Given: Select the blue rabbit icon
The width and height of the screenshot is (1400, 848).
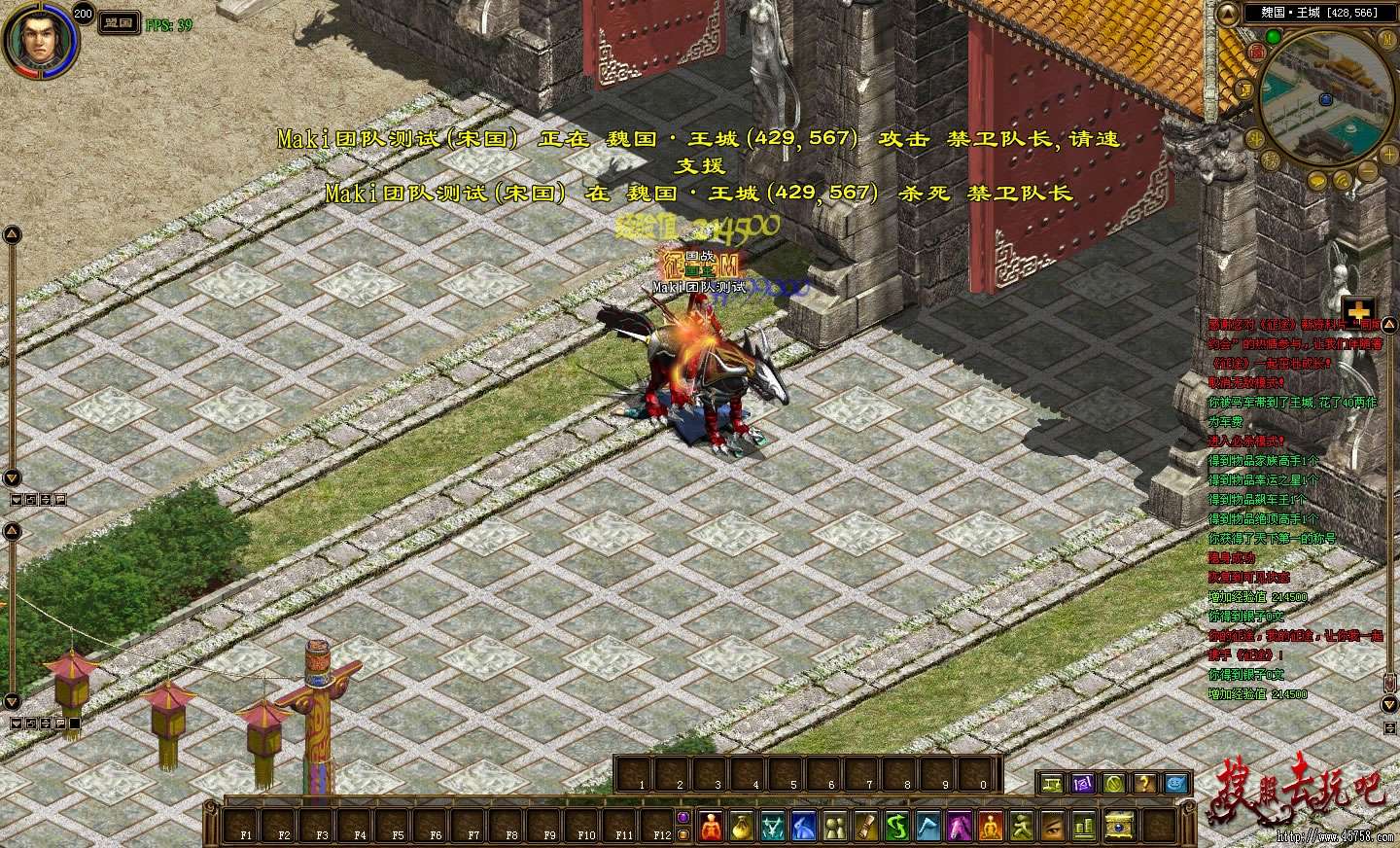Looking at the screenshot, I should (803, 827).
